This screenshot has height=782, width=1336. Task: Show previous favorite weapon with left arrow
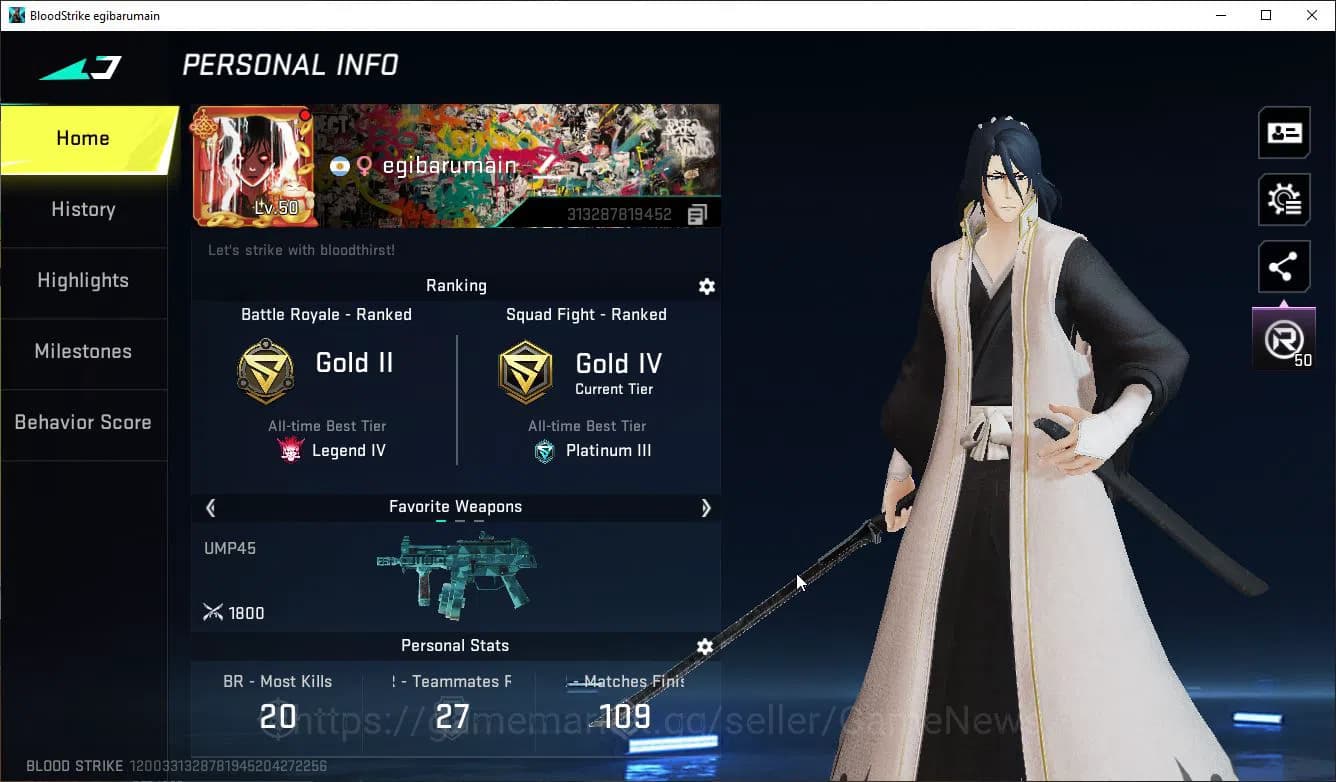[x=210, y=508]
